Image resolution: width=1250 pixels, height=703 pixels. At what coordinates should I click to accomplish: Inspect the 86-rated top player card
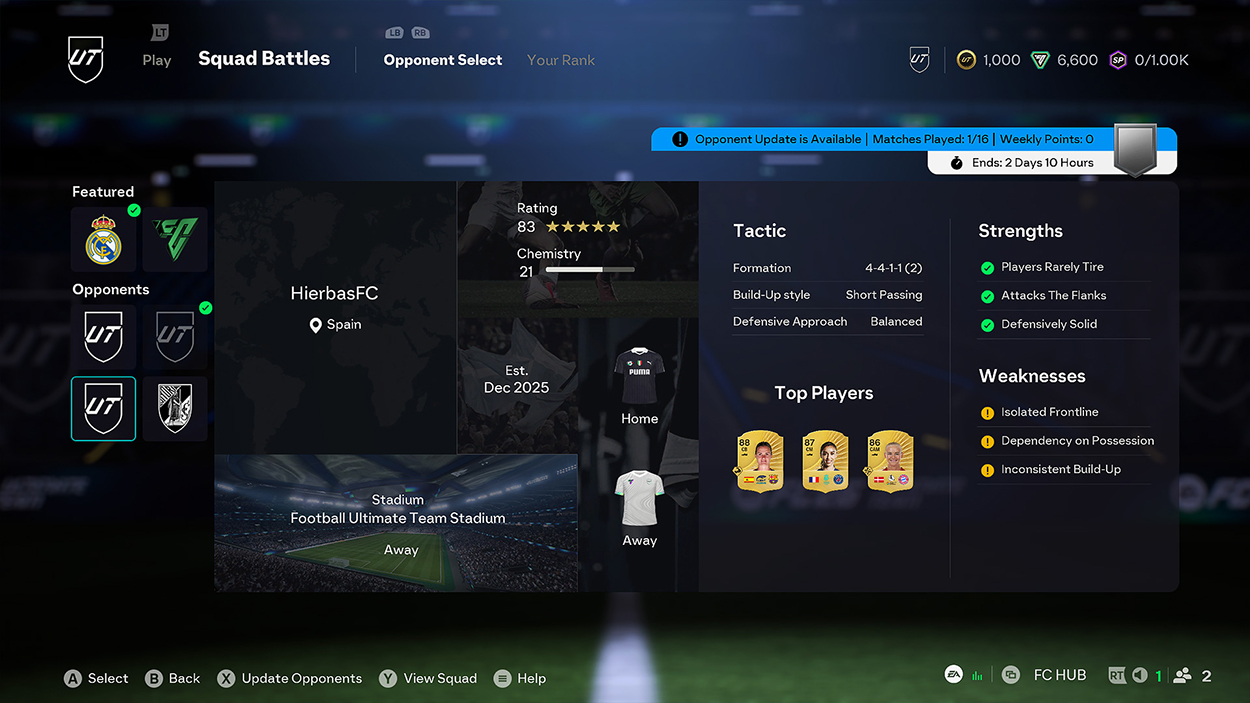(x=889, y=461)
